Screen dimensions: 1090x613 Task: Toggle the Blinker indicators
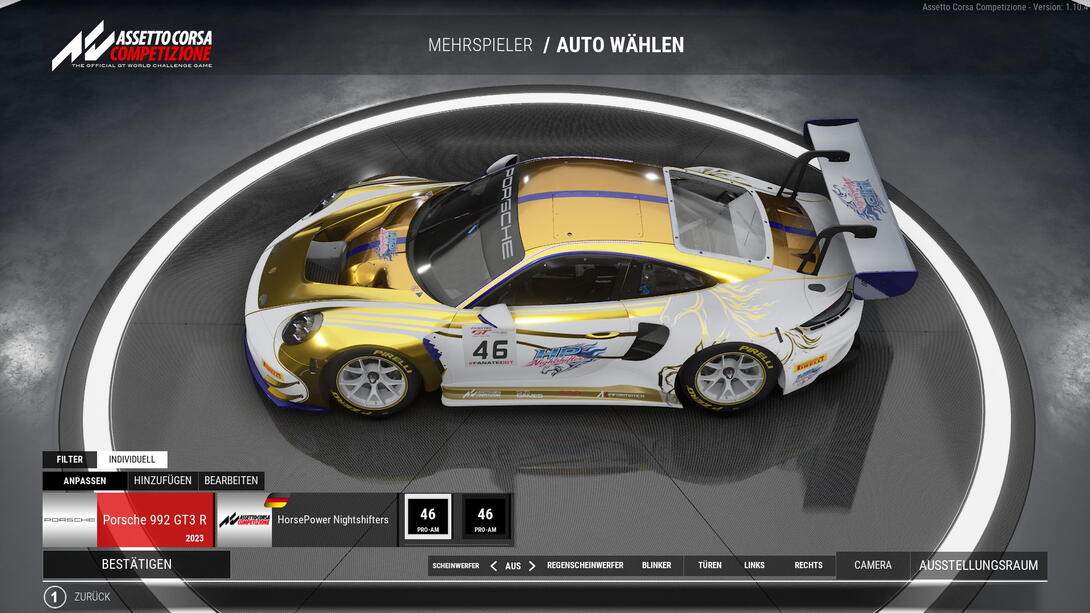point(657,566)
